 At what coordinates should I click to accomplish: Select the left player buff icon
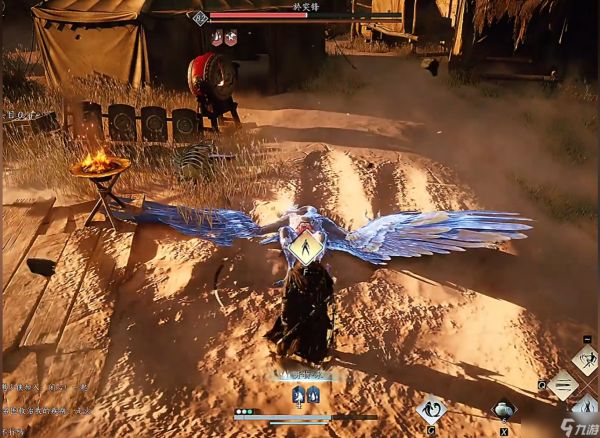tap(298, 395)
